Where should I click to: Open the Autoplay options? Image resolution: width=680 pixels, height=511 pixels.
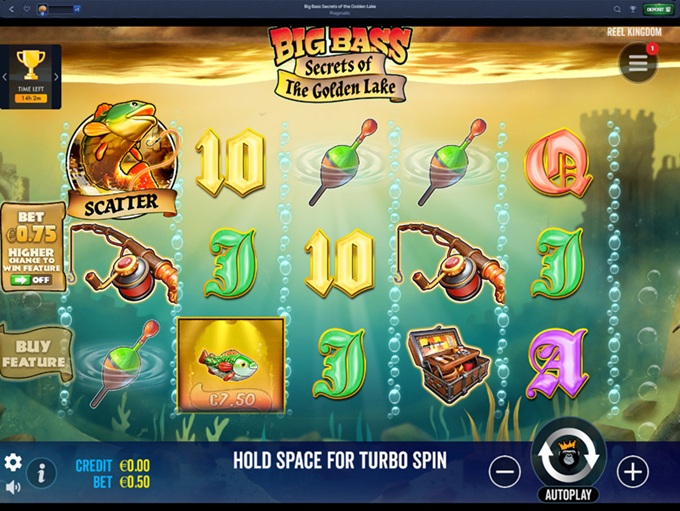coord(568,494)
